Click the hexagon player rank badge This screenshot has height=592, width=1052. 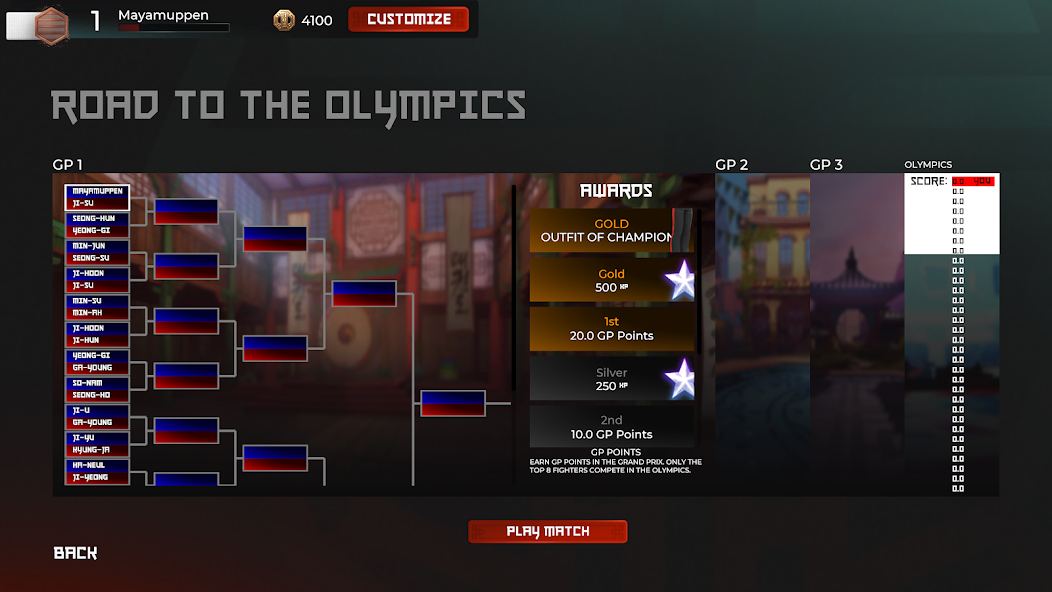[x=51, y=24]
